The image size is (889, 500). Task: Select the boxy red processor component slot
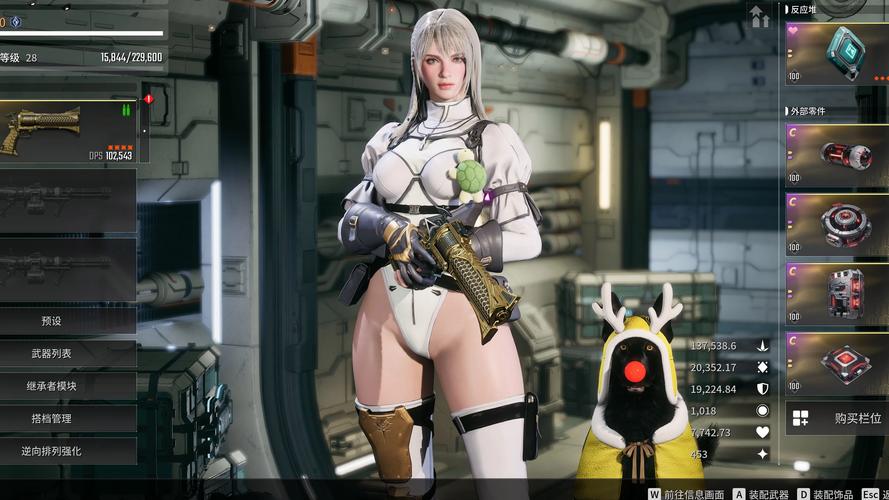coord(837,294)
